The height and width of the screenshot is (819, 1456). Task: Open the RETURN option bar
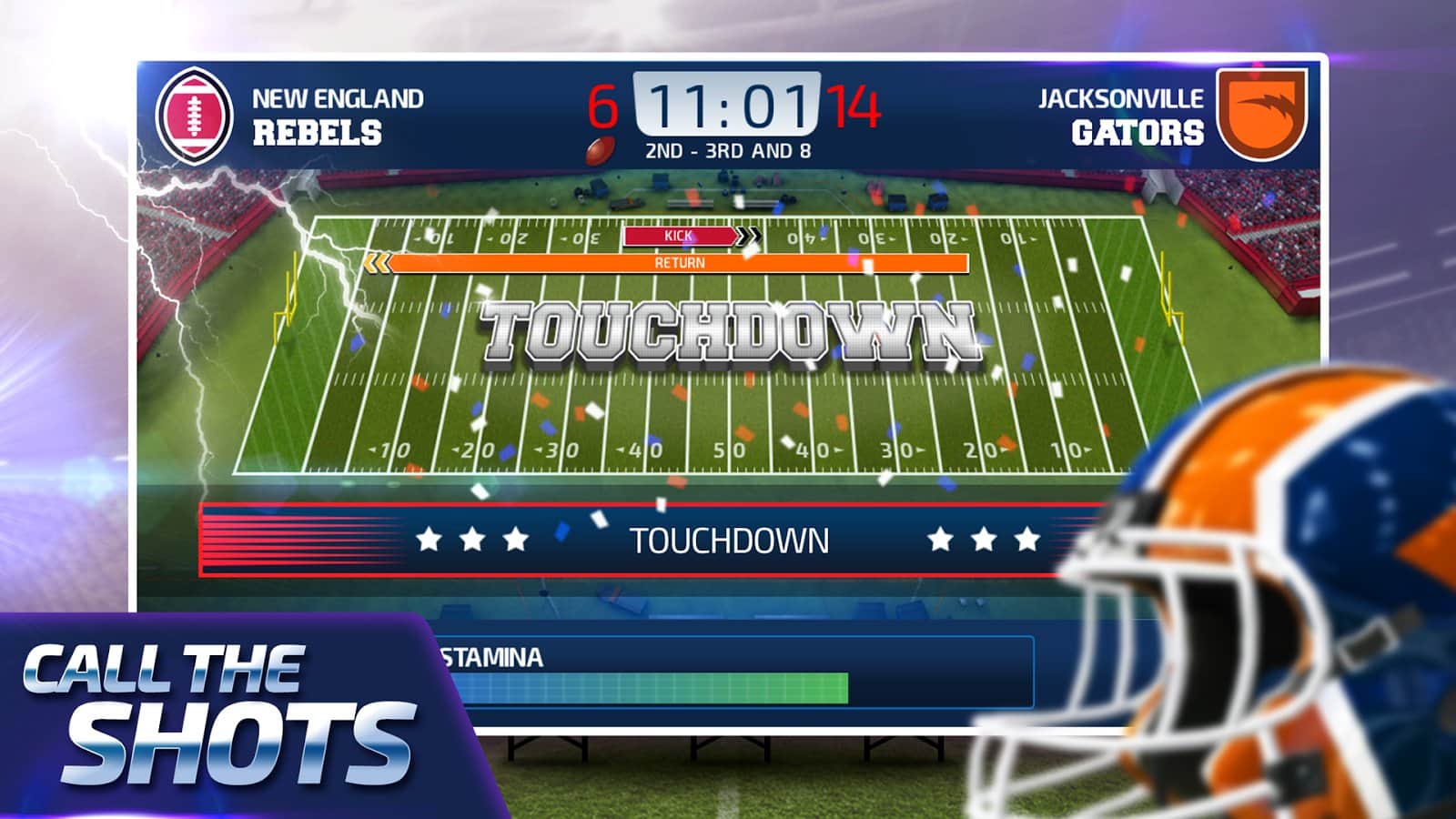tap(681, 263)
